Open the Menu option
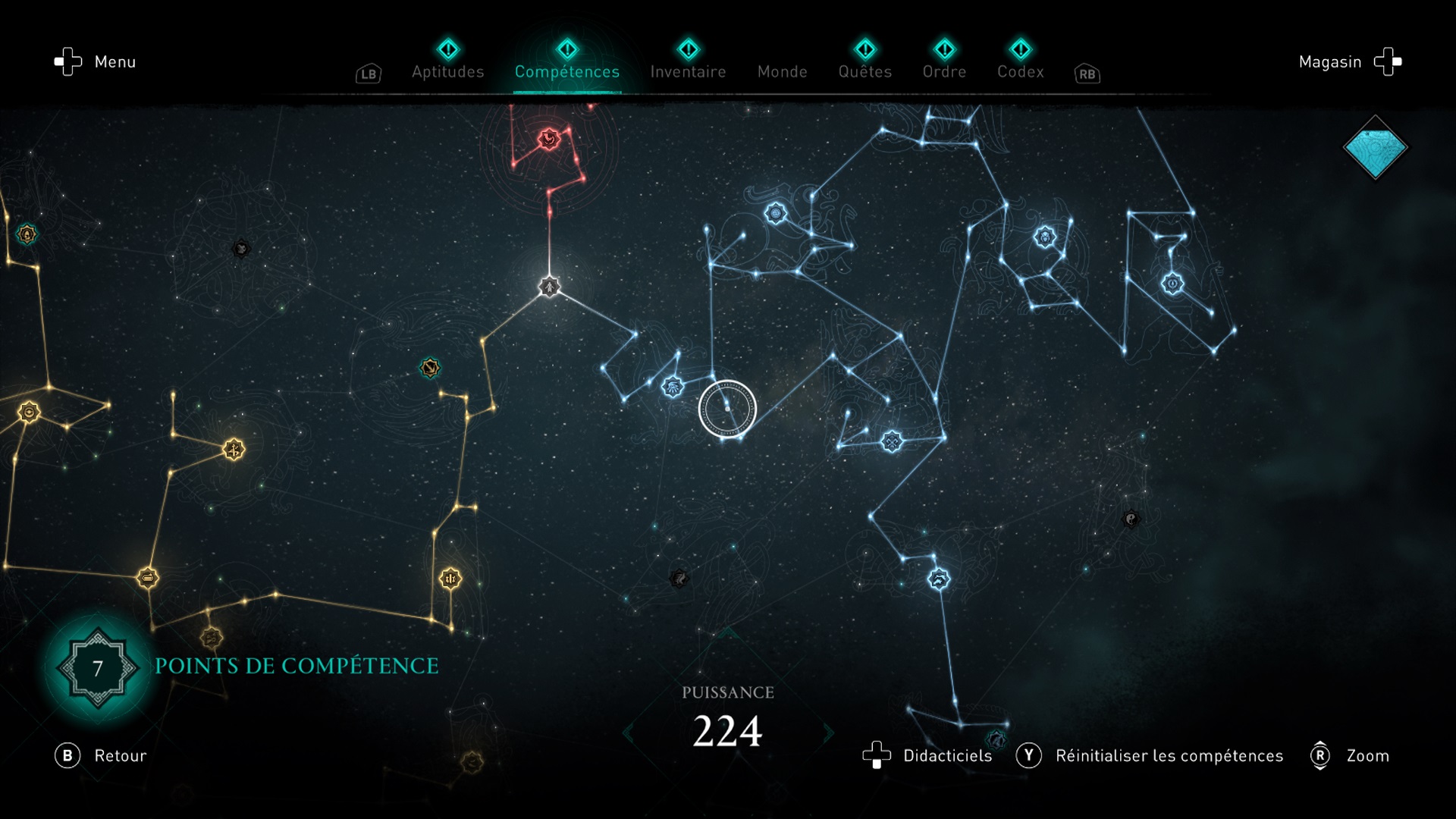1456x819 pixels. pyautogui.click(x=95, y=61)
